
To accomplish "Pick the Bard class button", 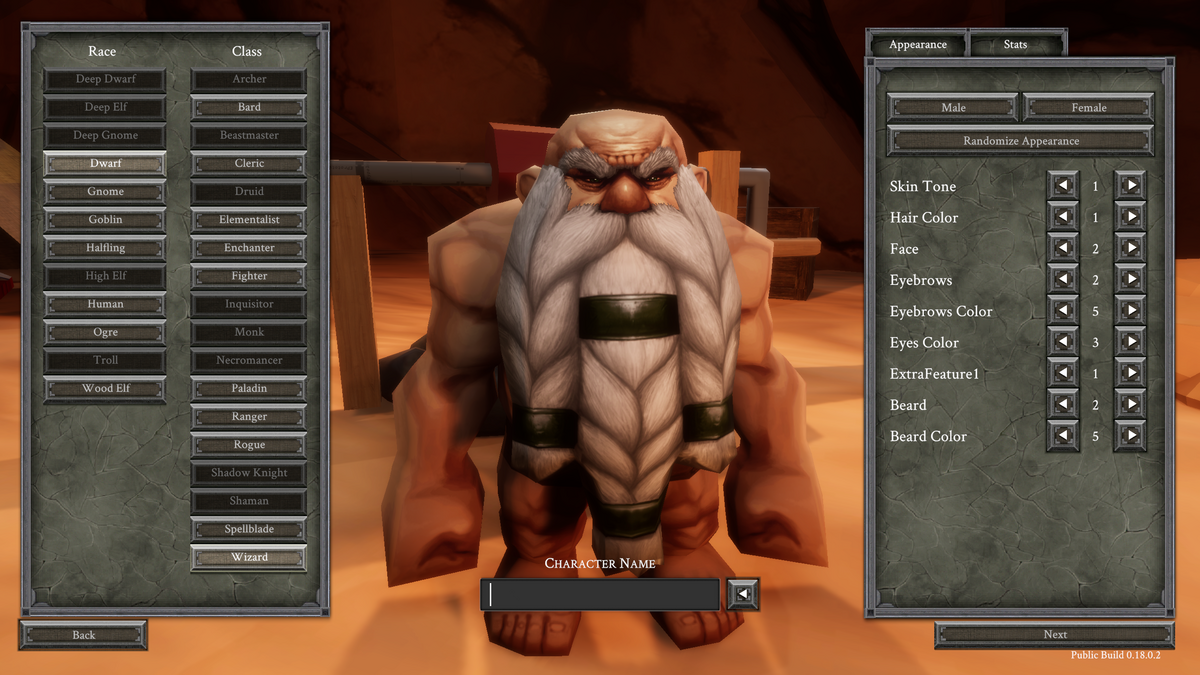I will [249, 107].
